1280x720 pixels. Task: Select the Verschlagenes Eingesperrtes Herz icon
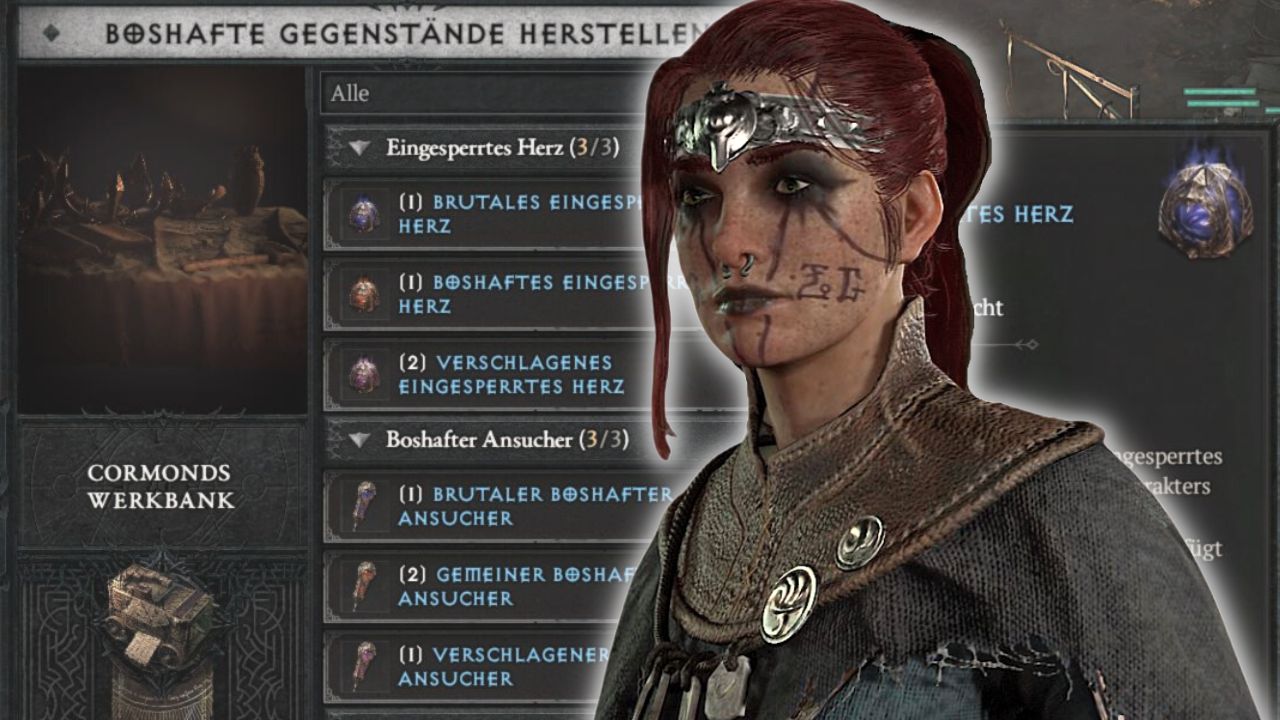pyautogui.click(x=360, y=369)
